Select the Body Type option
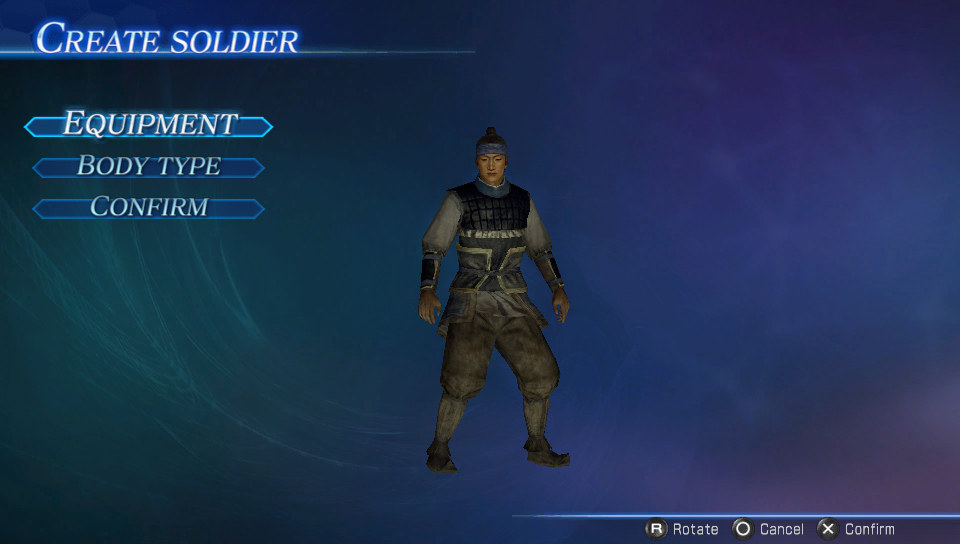The height and width of the screenshot is (544, 960). pos(149,167)
